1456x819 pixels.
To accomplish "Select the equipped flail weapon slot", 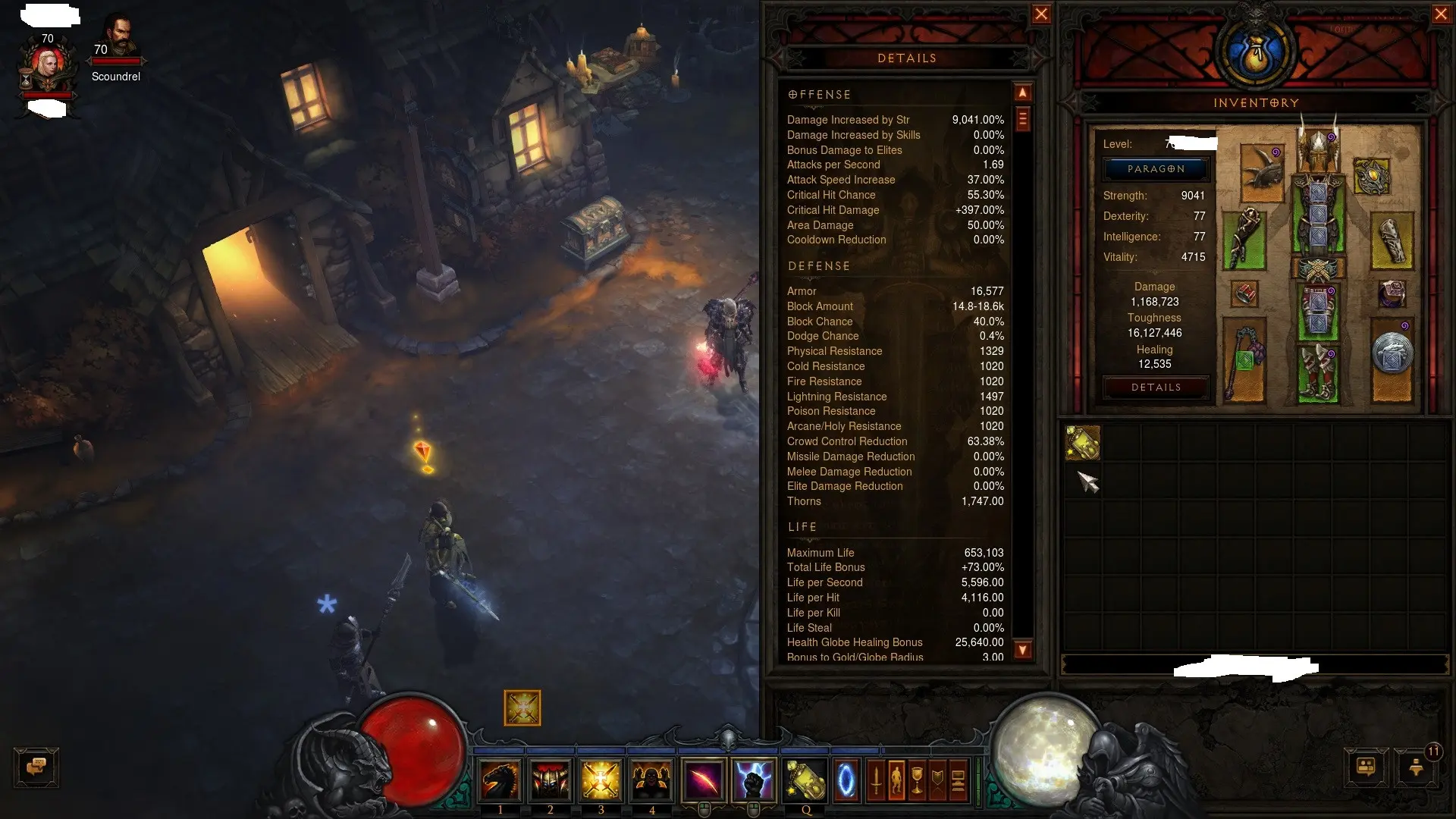I will tap(1244, 362).
